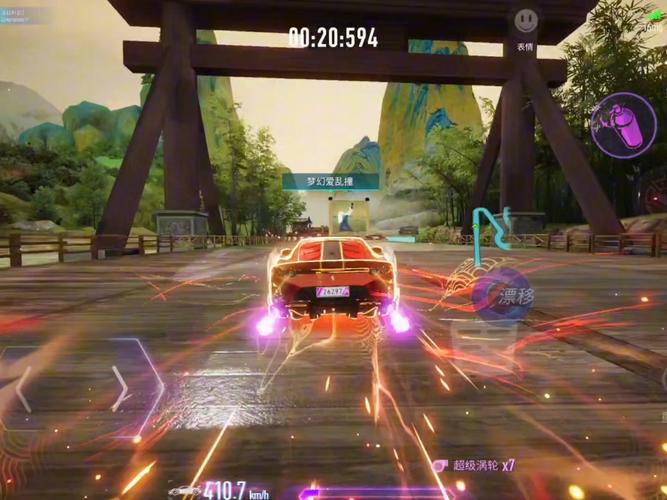Steer right with the right arrow
This screenshot has height=500, width=667.
[x=119, y=388]
